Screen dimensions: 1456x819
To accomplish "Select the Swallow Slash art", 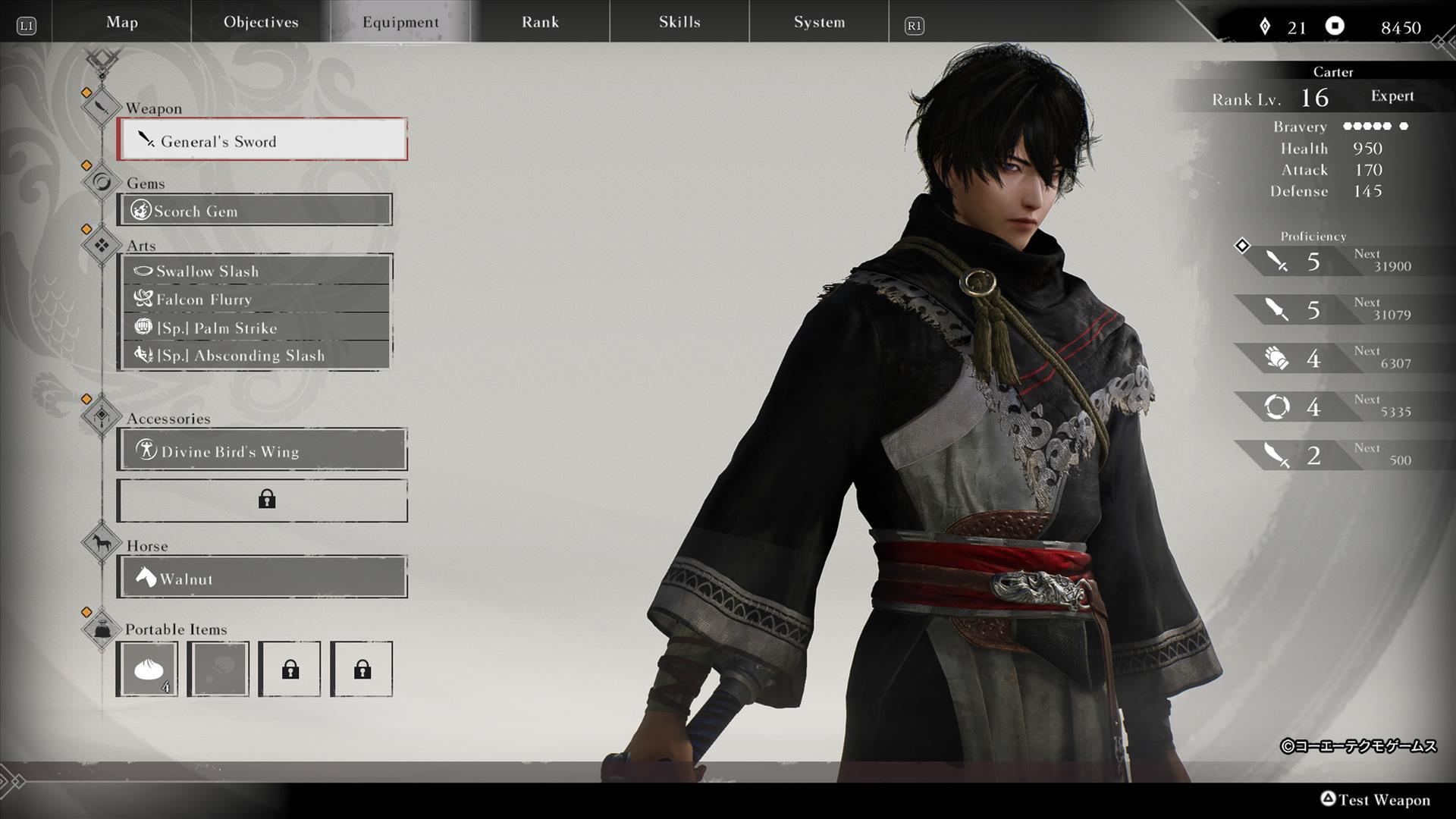I will [x=256, y=271].
